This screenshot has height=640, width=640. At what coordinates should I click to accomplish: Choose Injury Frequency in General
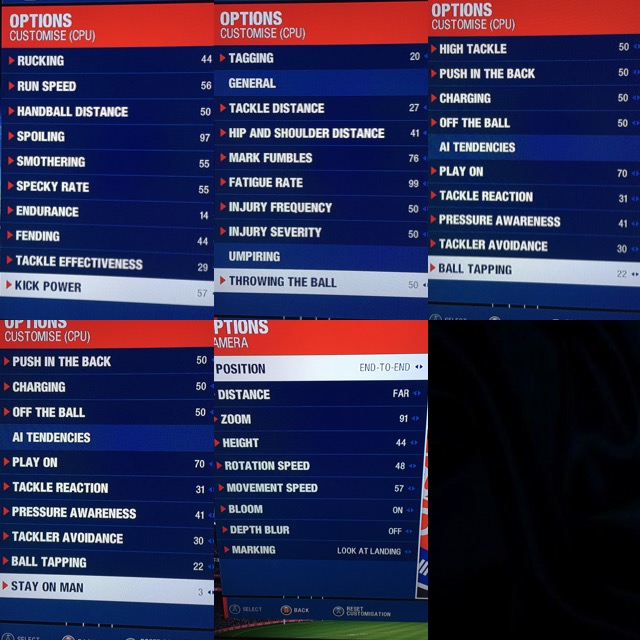coord(320,208)
